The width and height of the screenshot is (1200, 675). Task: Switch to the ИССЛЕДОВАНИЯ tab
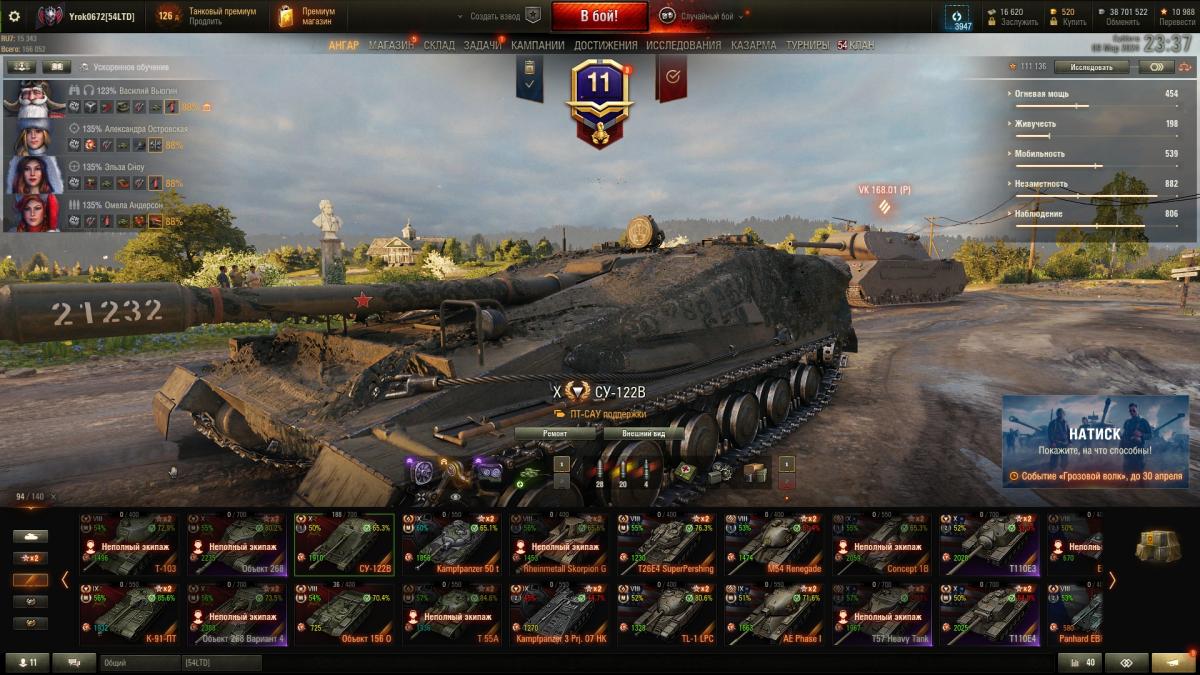click(683, 45)
